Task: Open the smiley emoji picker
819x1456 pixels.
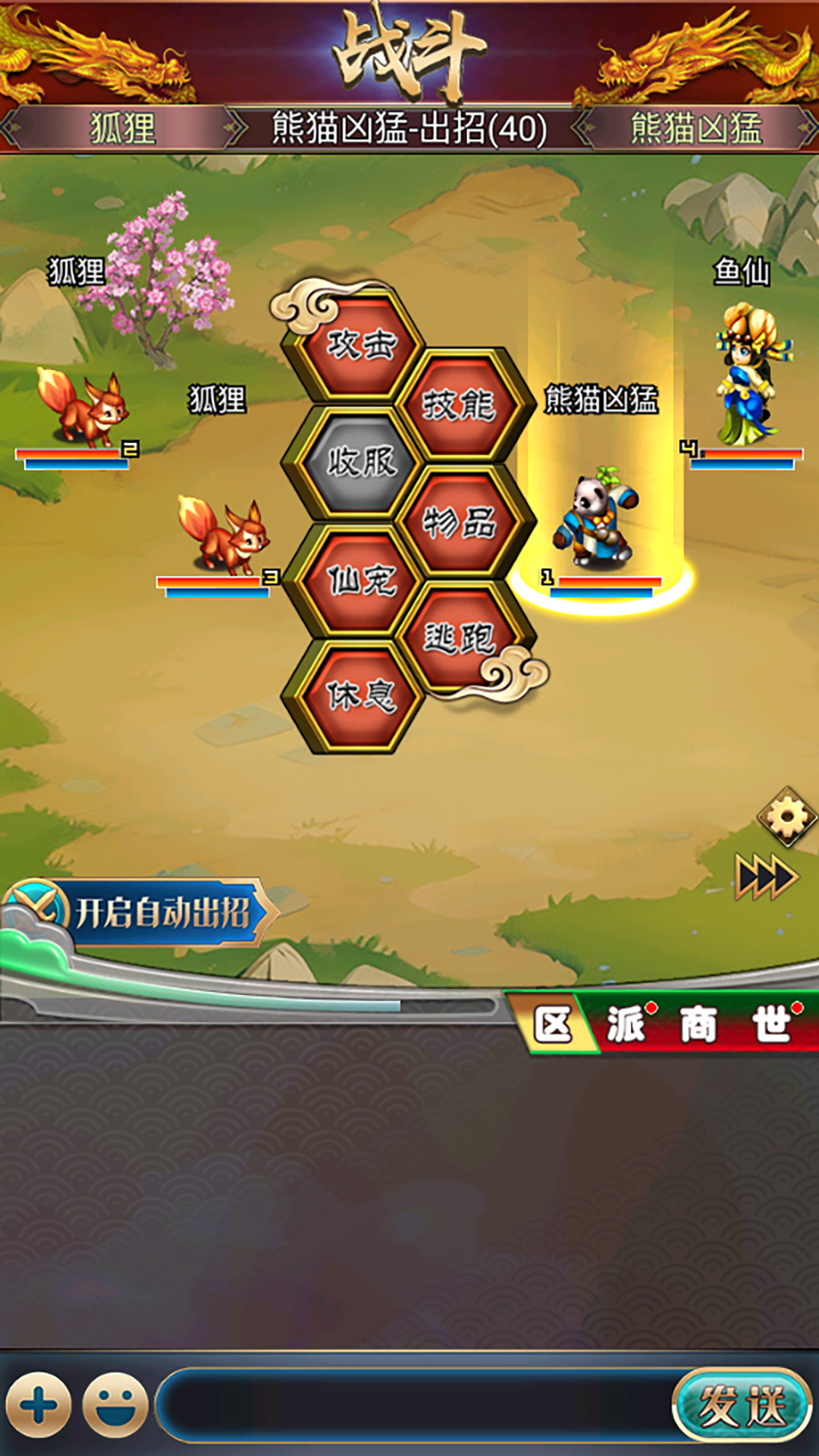Action: (x=115, y=1405)
